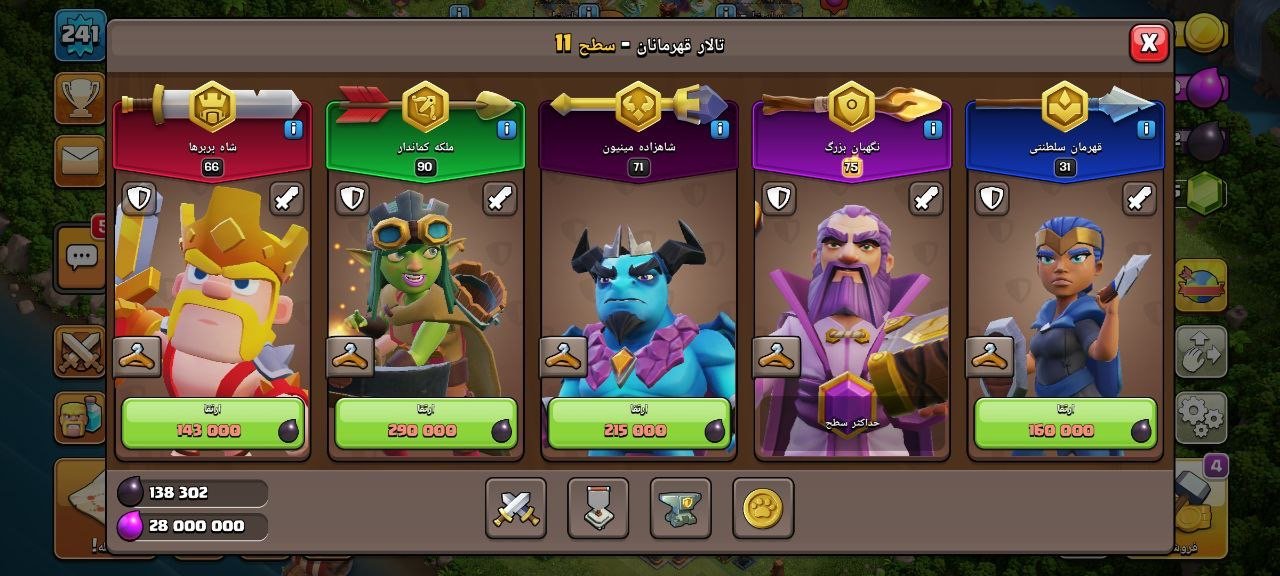Change Archer Queen skin via hanger icon
The height and width of the screenshot is (576, 1280).
tap(350, 357)
